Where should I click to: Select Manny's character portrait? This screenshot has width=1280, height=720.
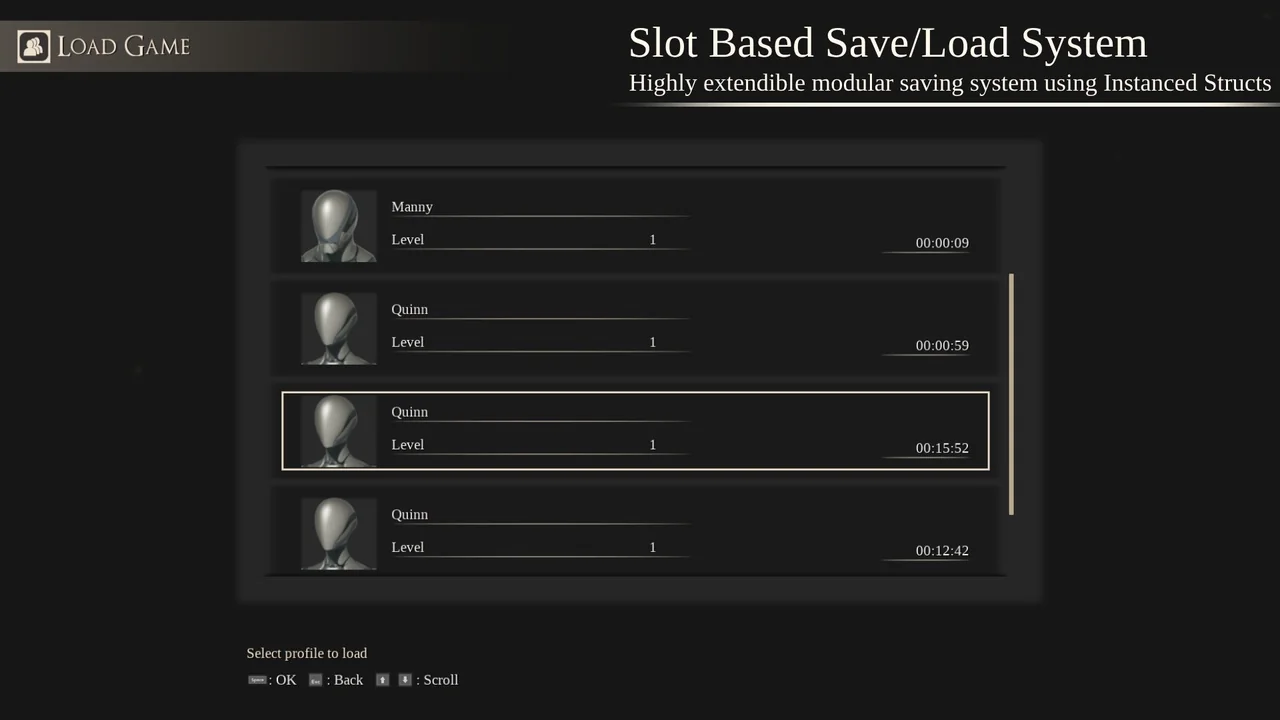coord(338,225)
